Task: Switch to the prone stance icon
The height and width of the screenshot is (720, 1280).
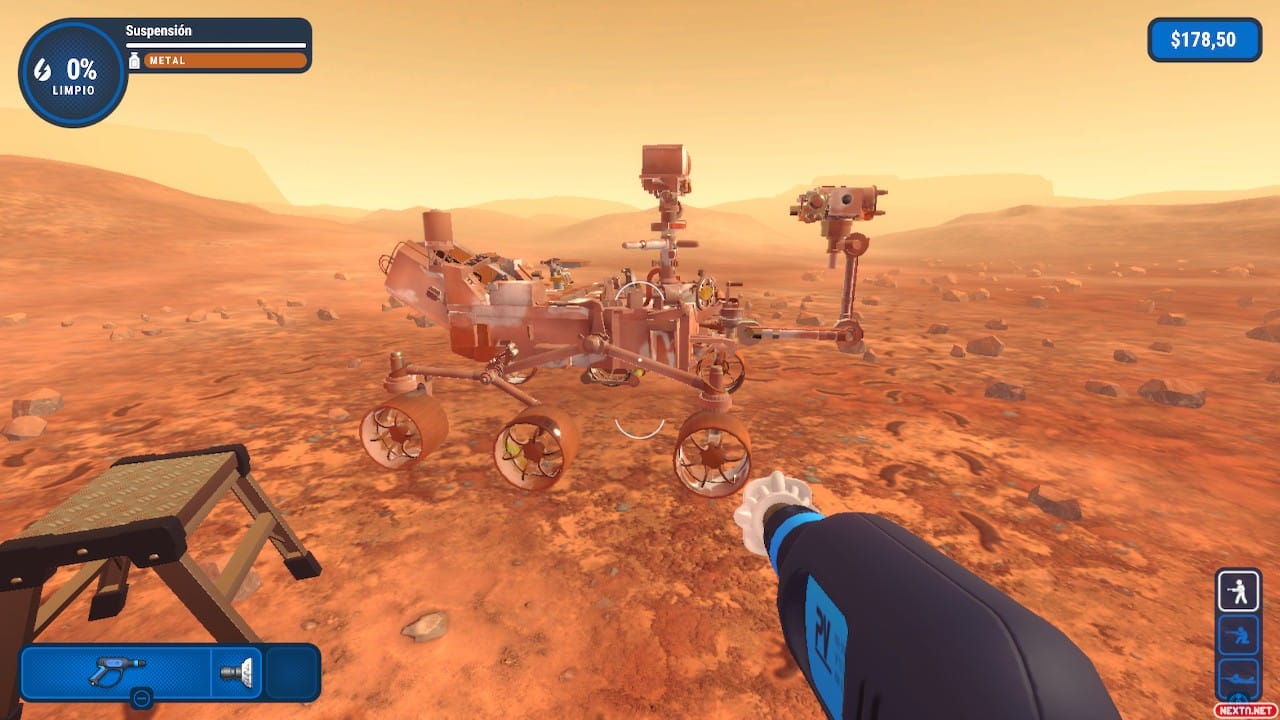Action: [1238, 674]
